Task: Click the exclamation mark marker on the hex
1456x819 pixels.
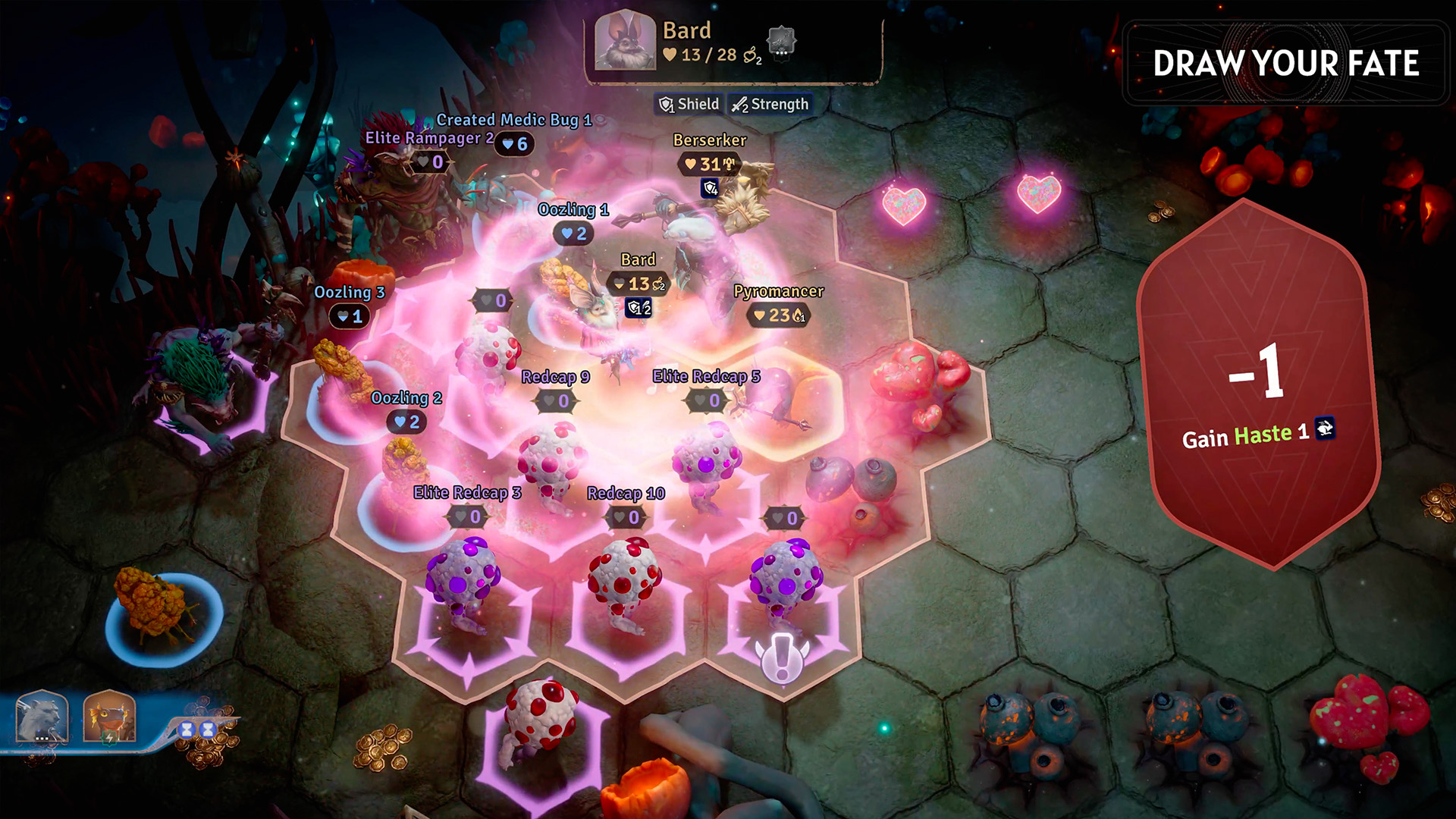Action: point(782,657)
